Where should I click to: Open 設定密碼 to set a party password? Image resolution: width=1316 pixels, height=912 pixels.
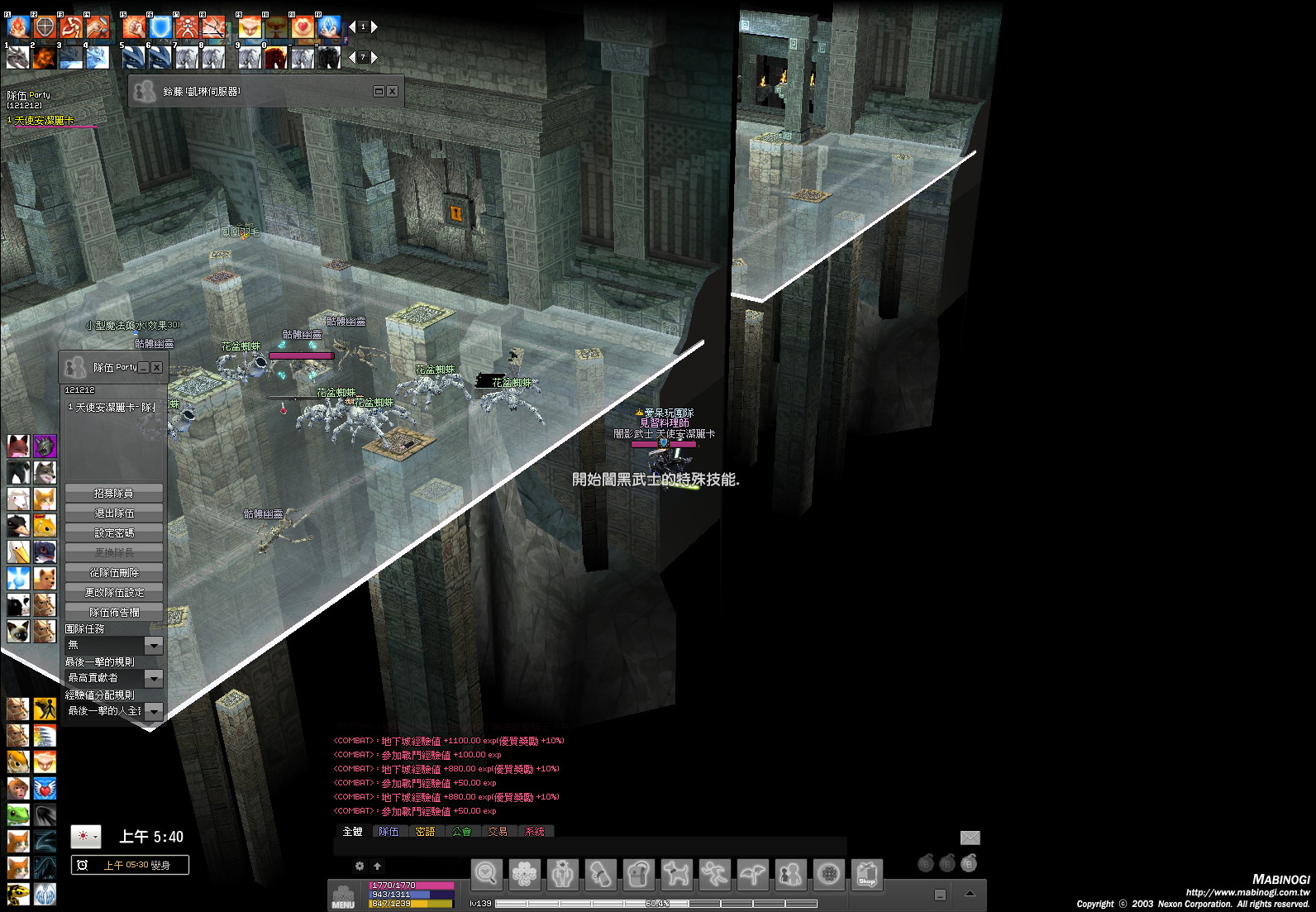tap(113, 533)
